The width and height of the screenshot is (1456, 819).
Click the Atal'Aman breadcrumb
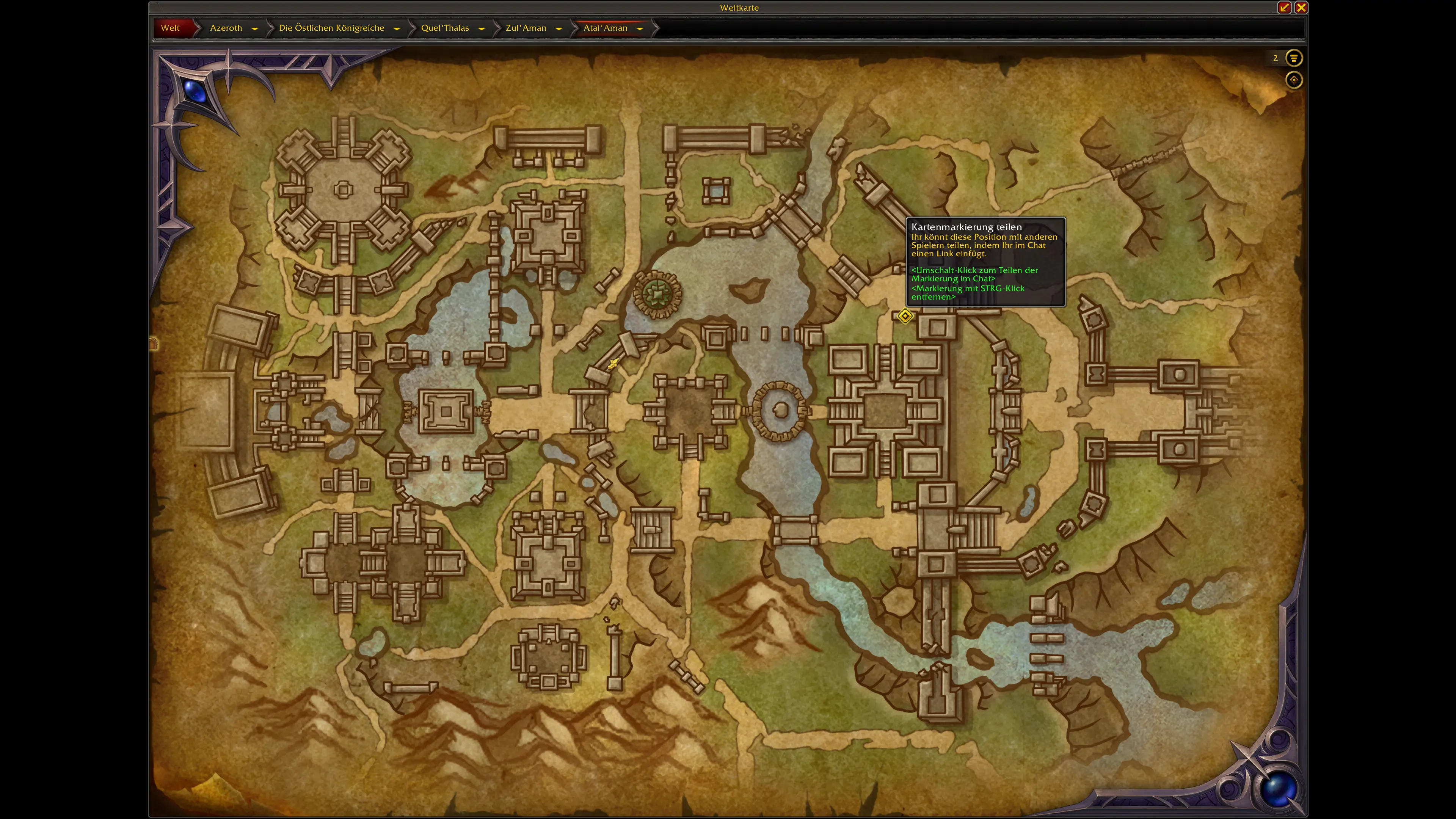[x=605, y=28]
